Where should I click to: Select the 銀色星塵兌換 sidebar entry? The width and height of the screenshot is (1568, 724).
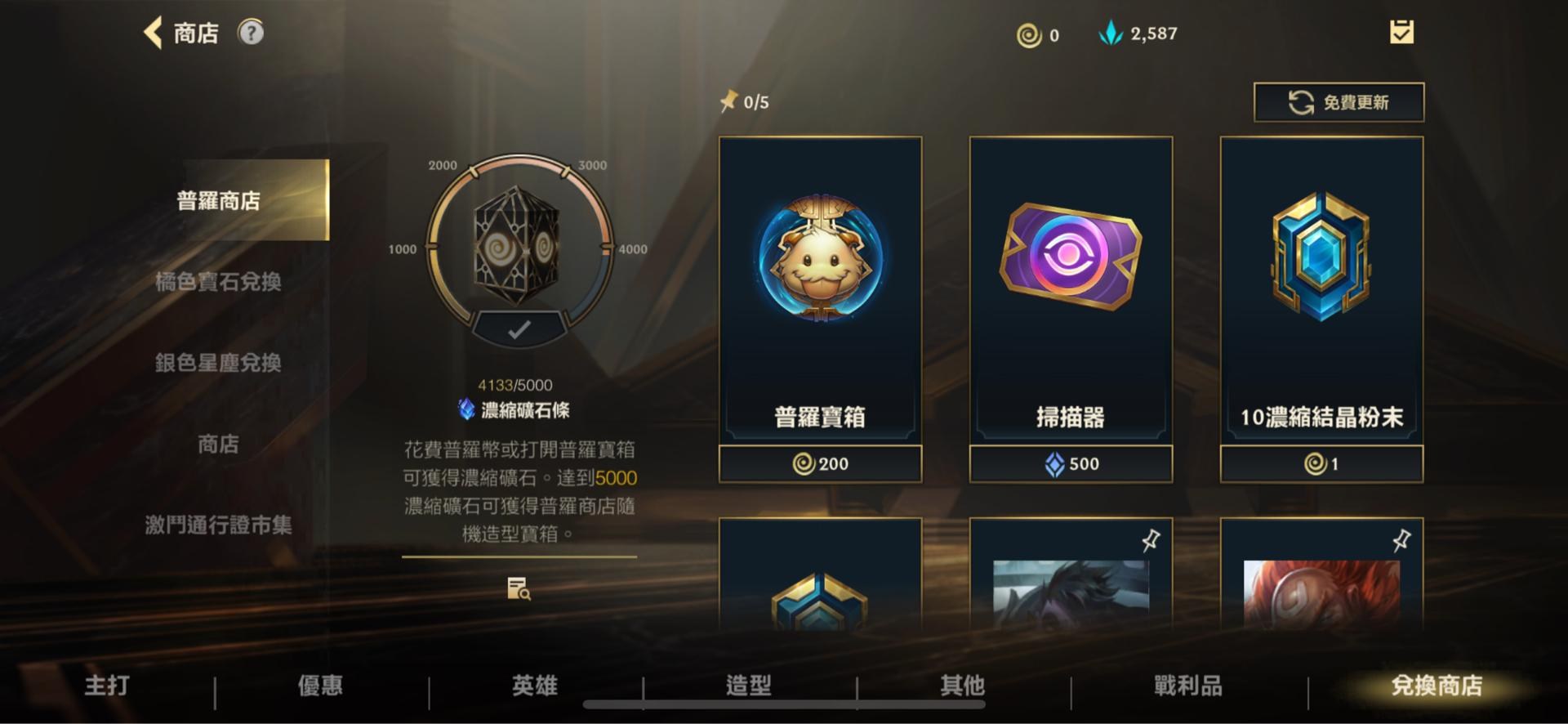[219, 364]
